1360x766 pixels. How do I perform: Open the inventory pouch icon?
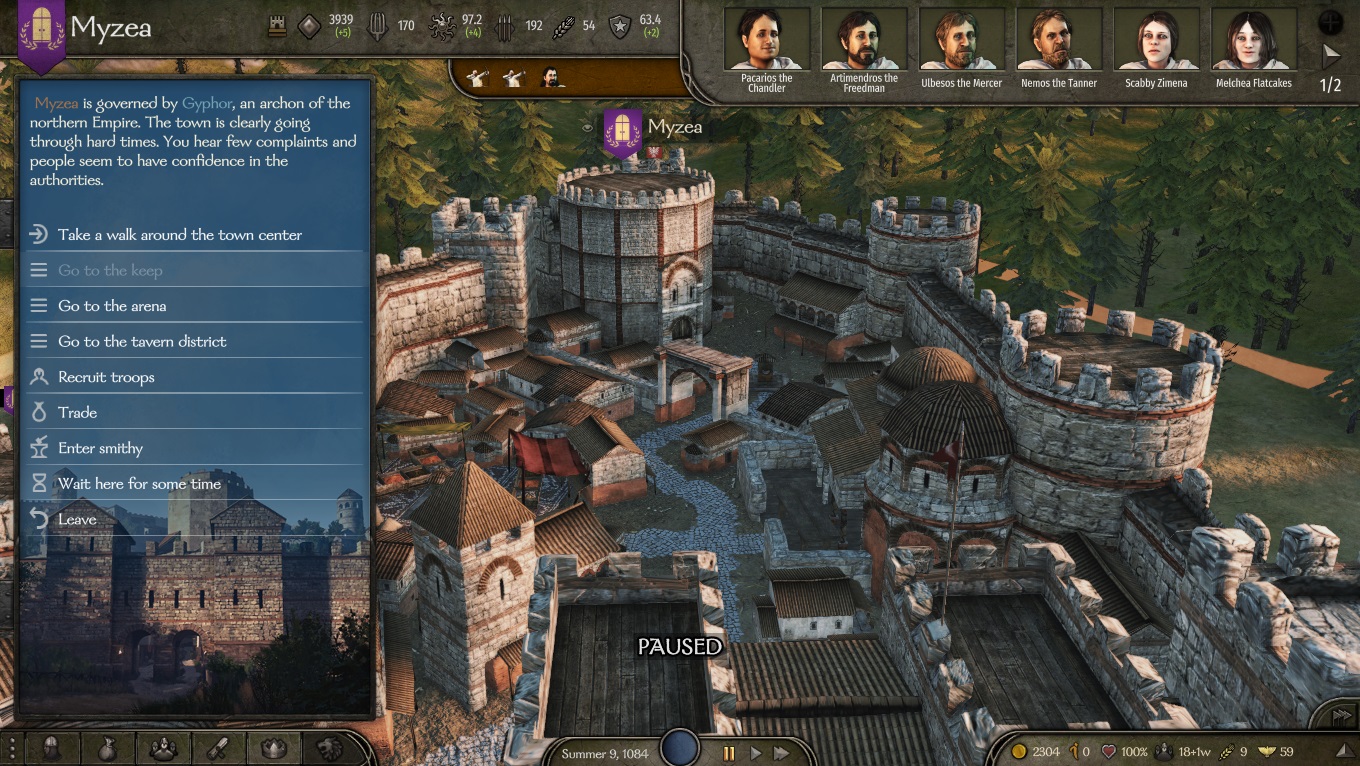107,748
